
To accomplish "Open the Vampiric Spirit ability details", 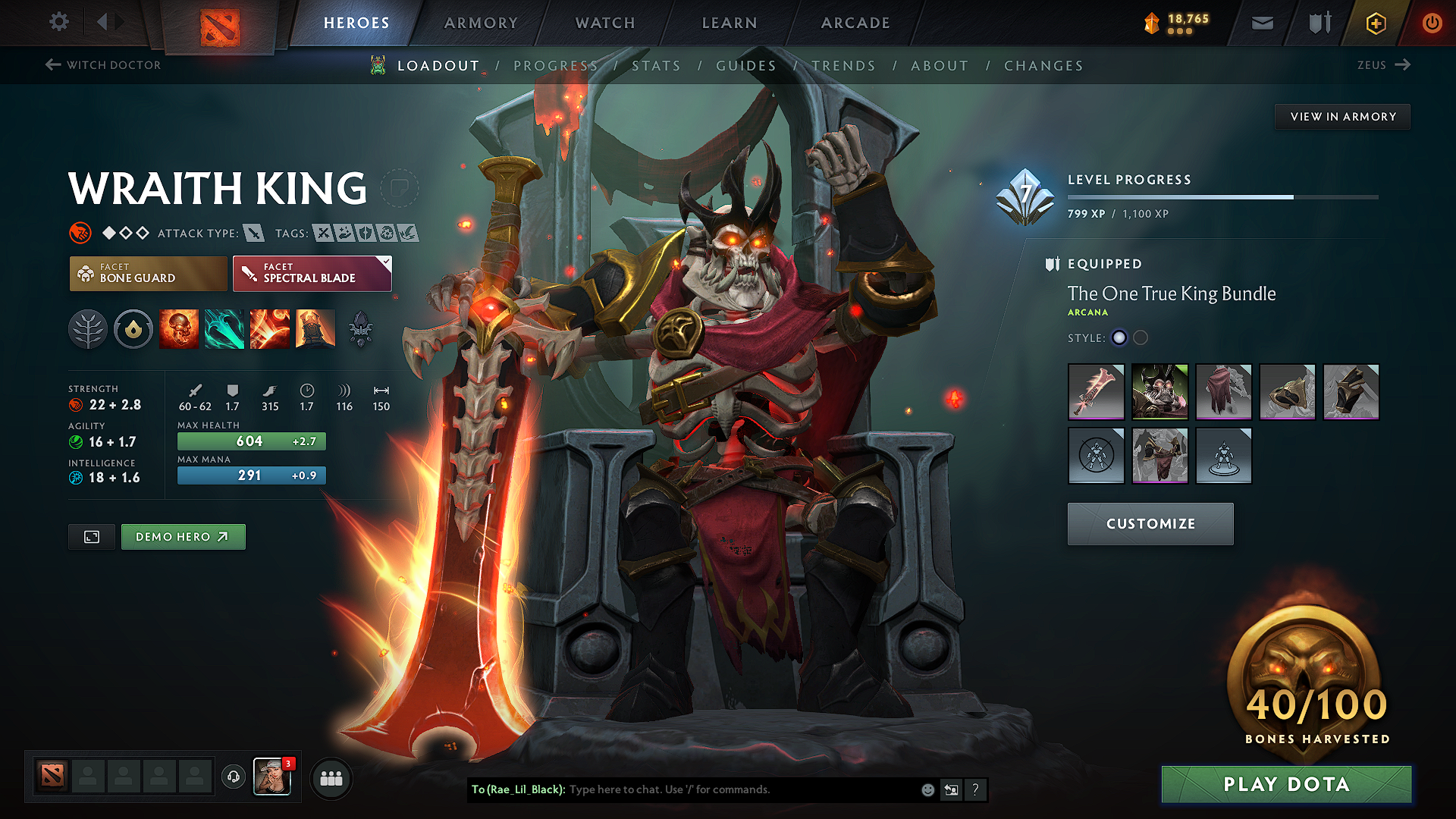I will pyautogui.click(x=224, y=329).
